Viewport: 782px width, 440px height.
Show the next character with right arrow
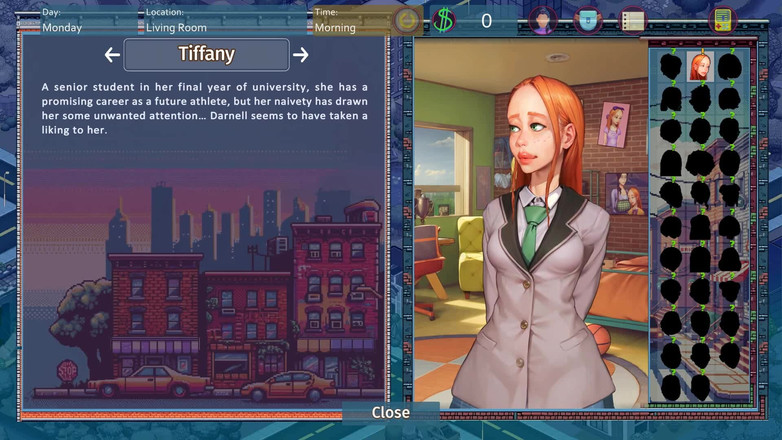pos(300,55)
